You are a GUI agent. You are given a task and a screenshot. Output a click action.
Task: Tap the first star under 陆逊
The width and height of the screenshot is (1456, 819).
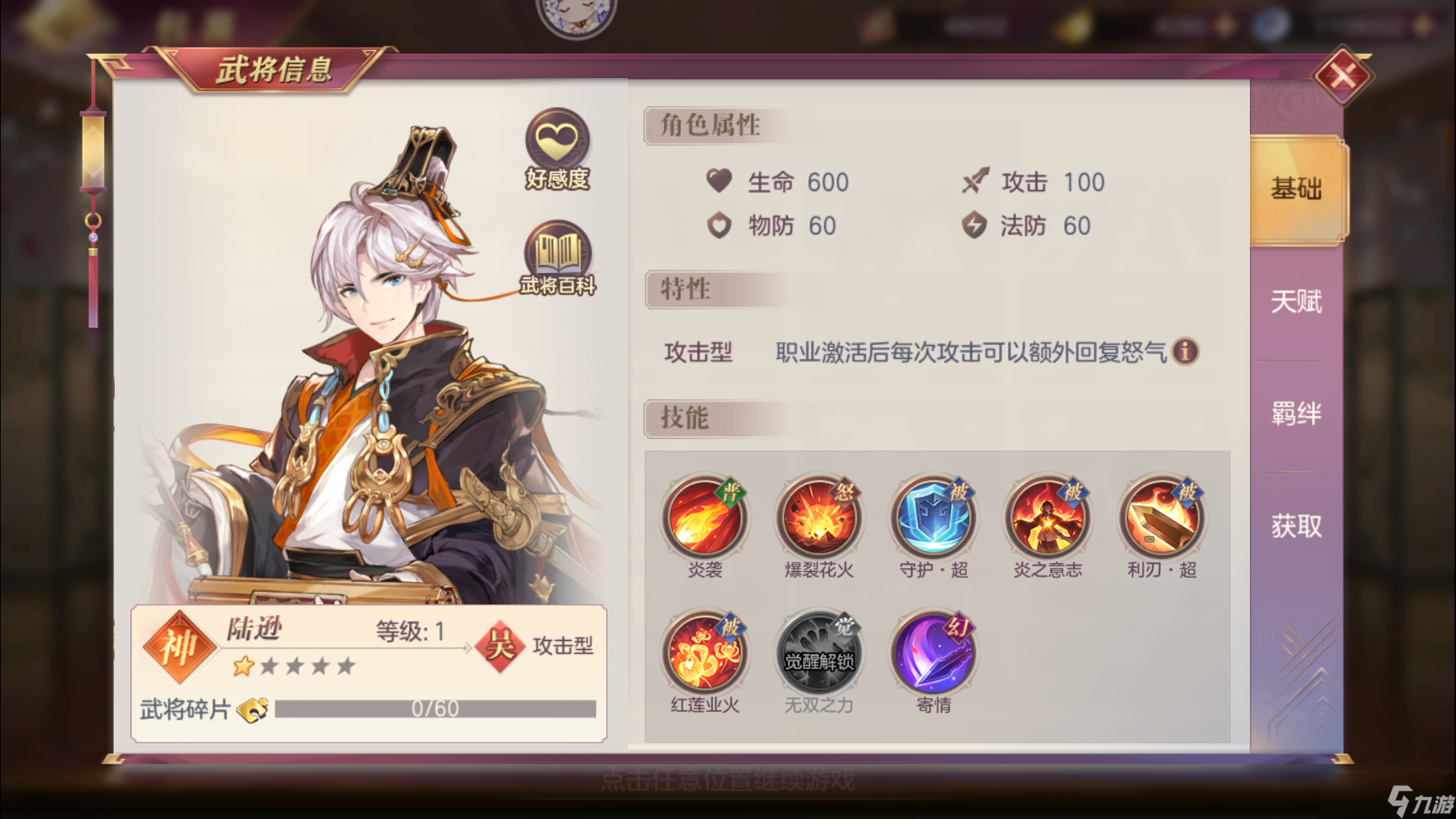pos(243,666)
